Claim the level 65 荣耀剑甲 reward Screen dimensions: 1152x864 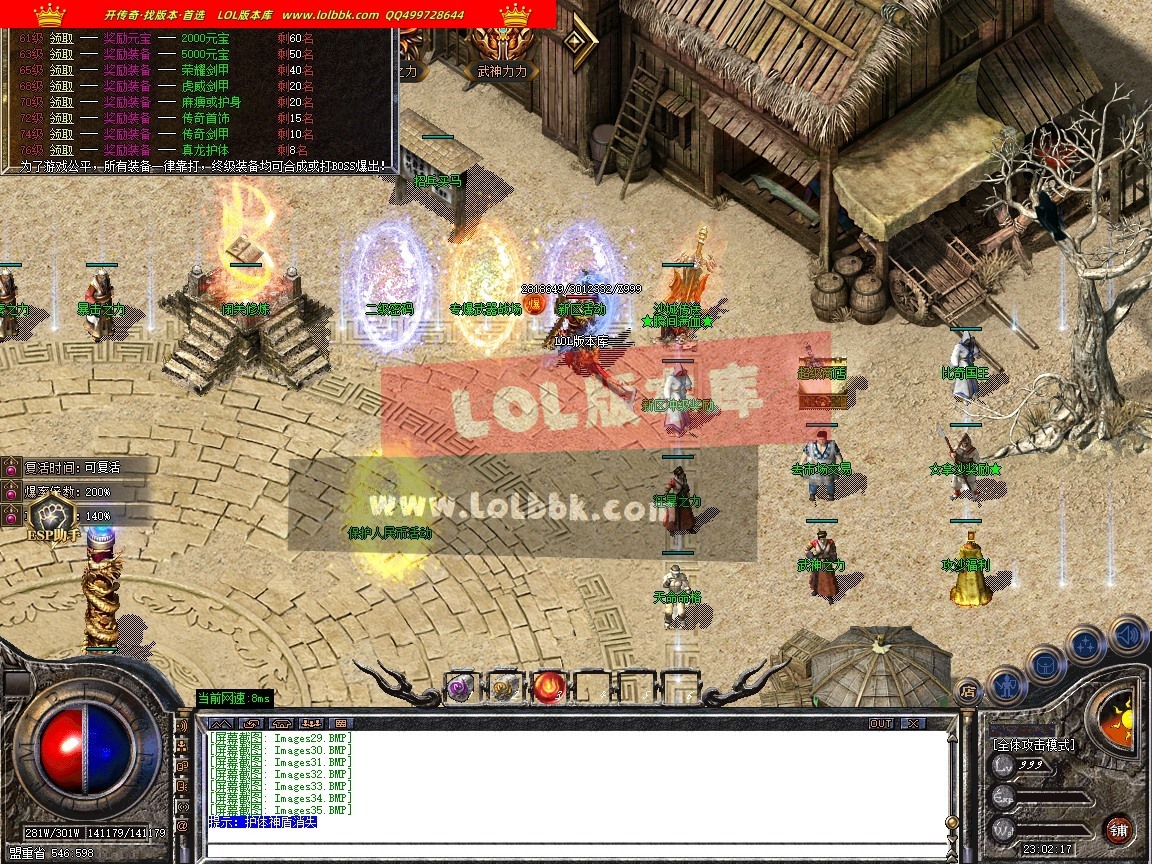tap(61, 70)
